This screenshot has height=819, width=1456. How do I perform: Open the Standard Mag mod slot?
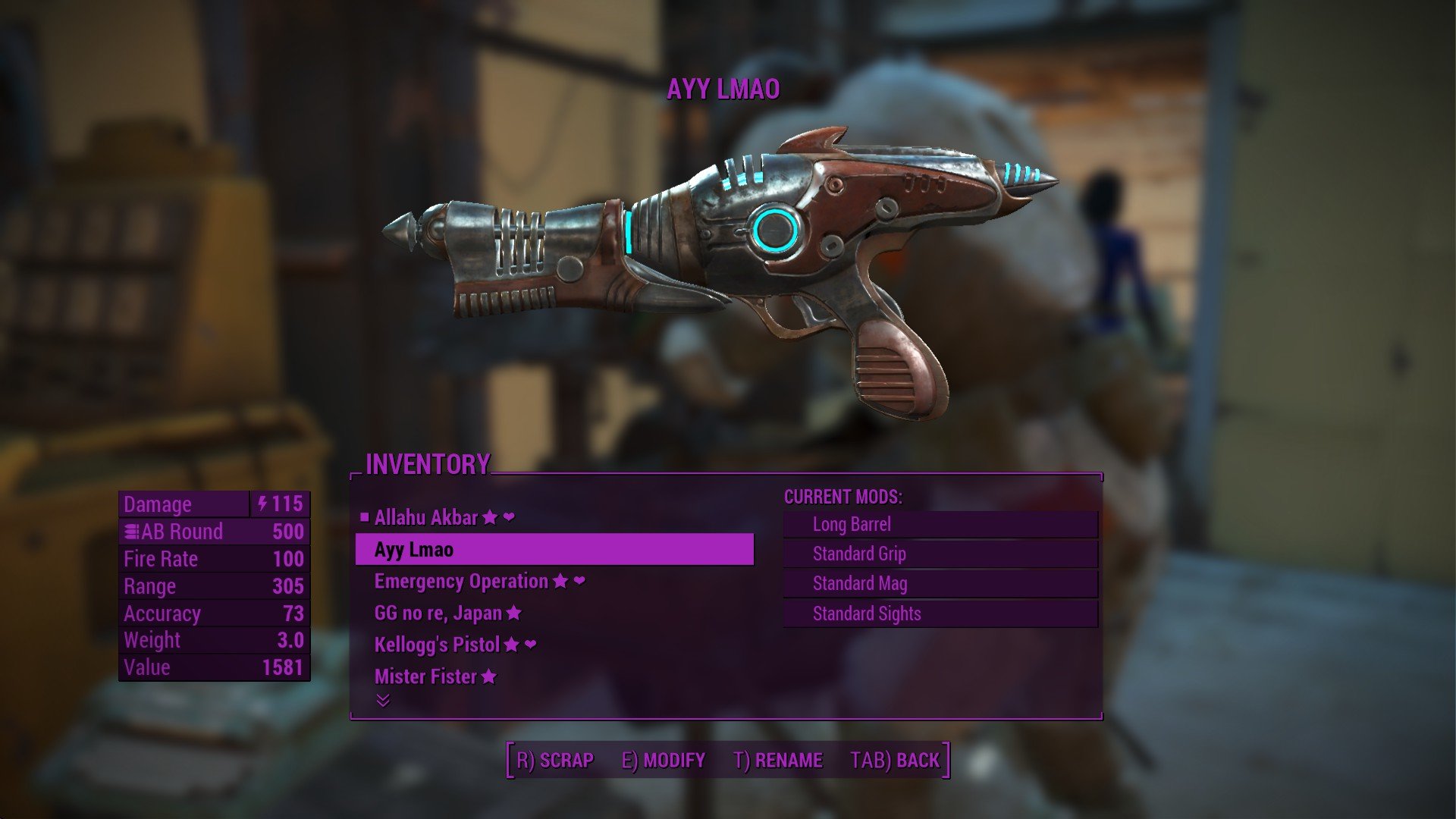click(x=940, y=584)
